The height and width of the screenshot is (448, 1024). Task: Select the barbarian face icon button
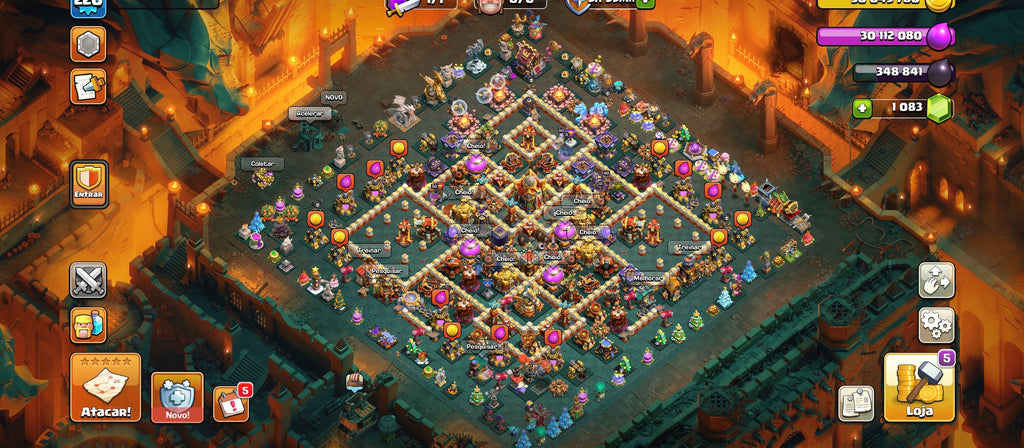click(88, 324)
